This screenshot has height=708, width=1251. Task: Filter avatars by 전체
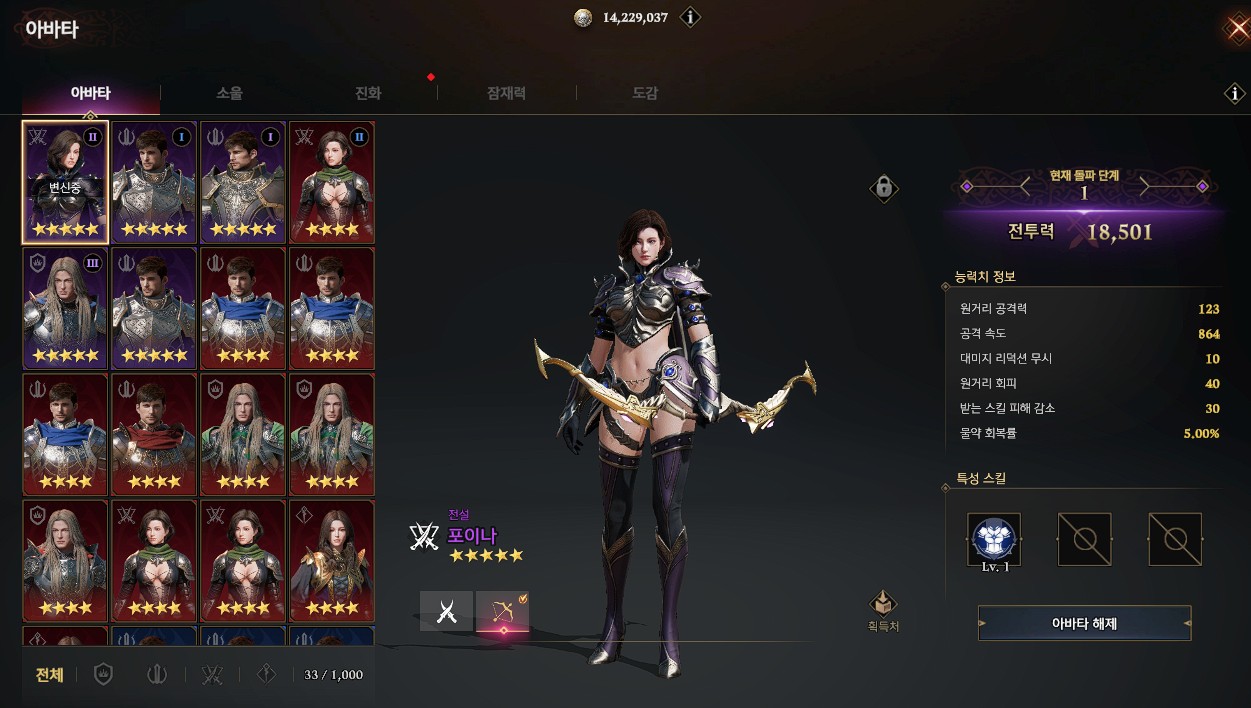(x=50, y=675)
